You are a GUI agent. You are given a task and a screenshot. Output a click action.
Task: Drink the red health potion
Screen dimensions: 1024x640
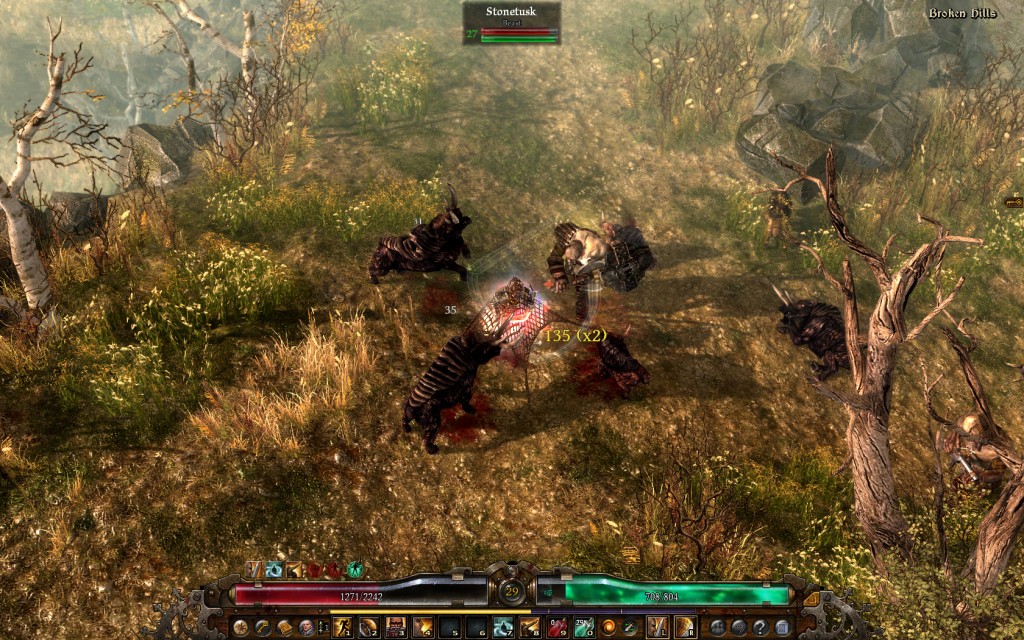pyautogui.click(x=557, y=627)
